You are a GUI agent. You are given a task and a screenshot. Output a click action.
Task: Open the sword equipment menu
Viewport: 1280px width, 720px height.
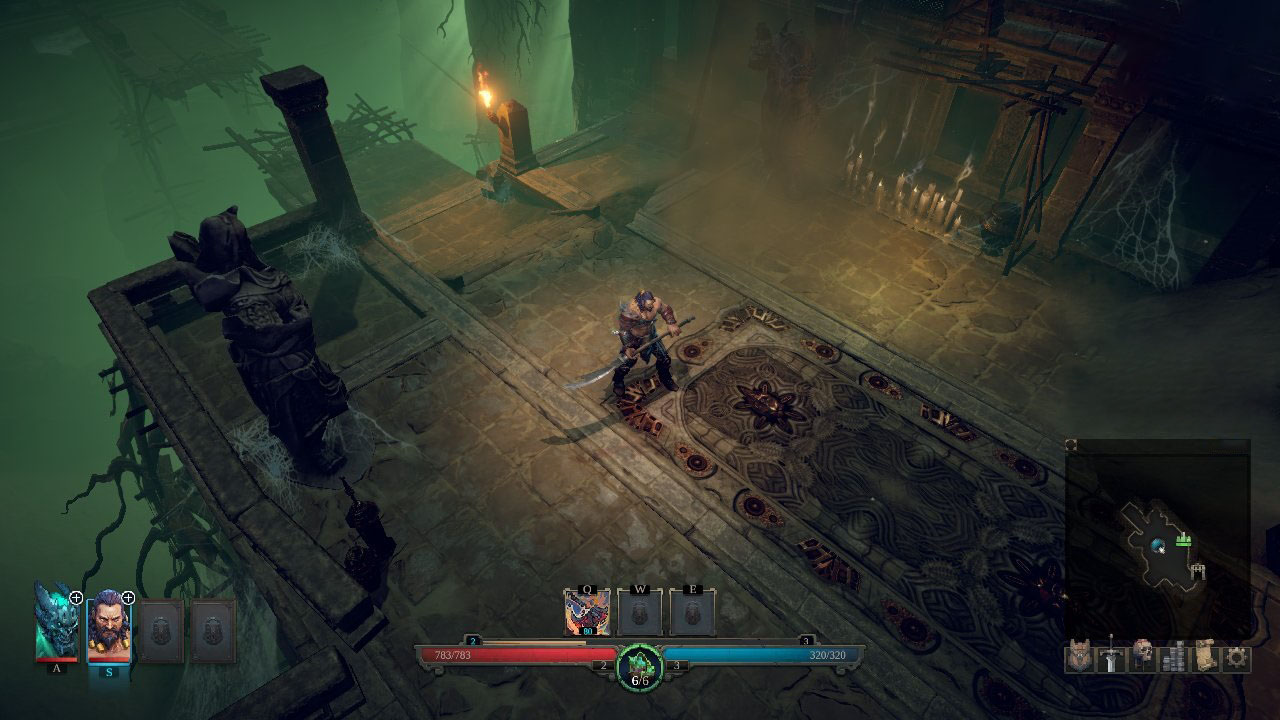tap(1111, 658)
